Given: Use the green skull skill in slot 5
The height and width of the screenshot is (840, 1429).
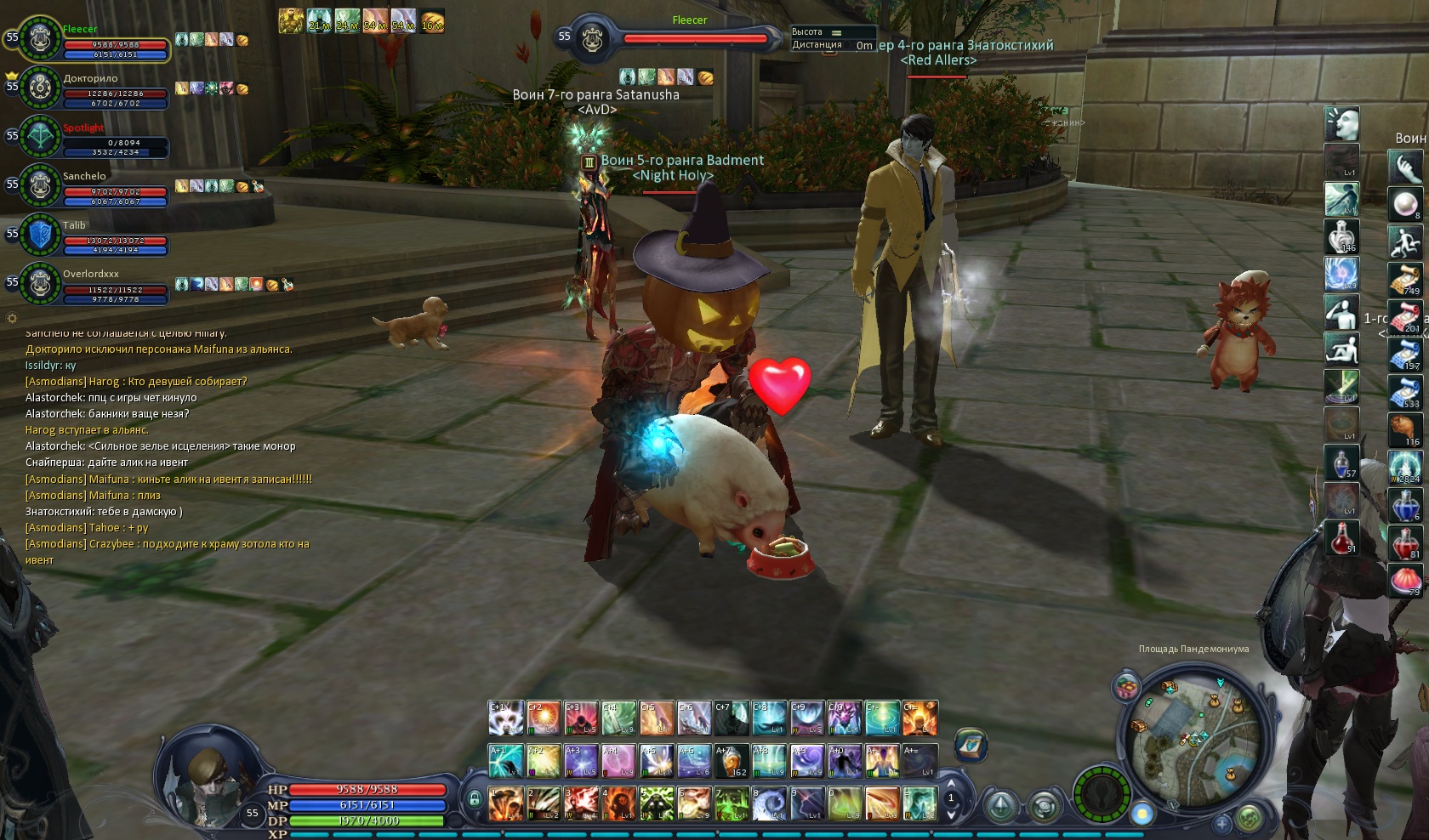Looking at the screenshot, I should pyautogui.click(x=657, y=803).
